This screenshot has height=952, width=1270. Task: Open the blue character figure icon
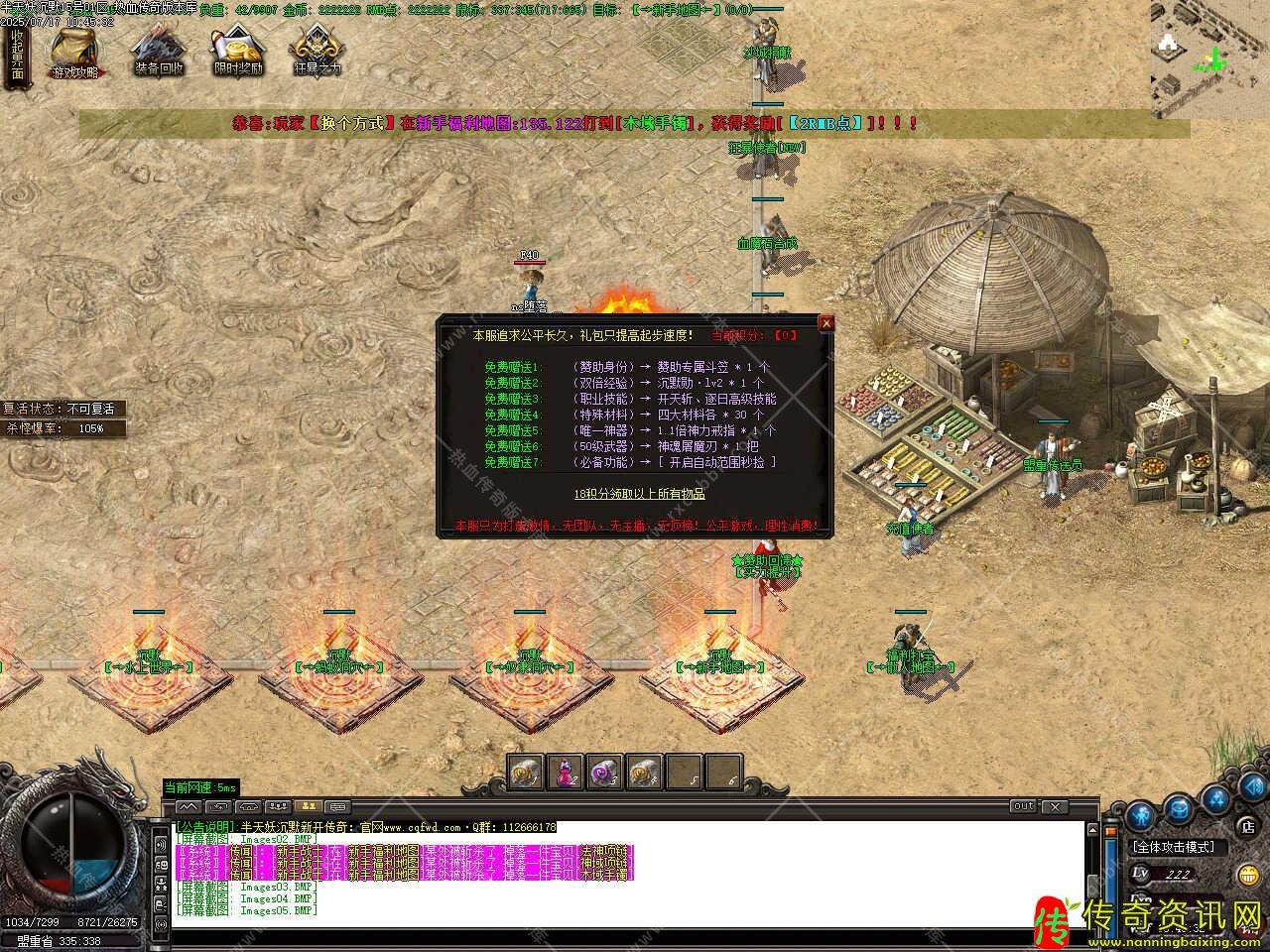1141,815
